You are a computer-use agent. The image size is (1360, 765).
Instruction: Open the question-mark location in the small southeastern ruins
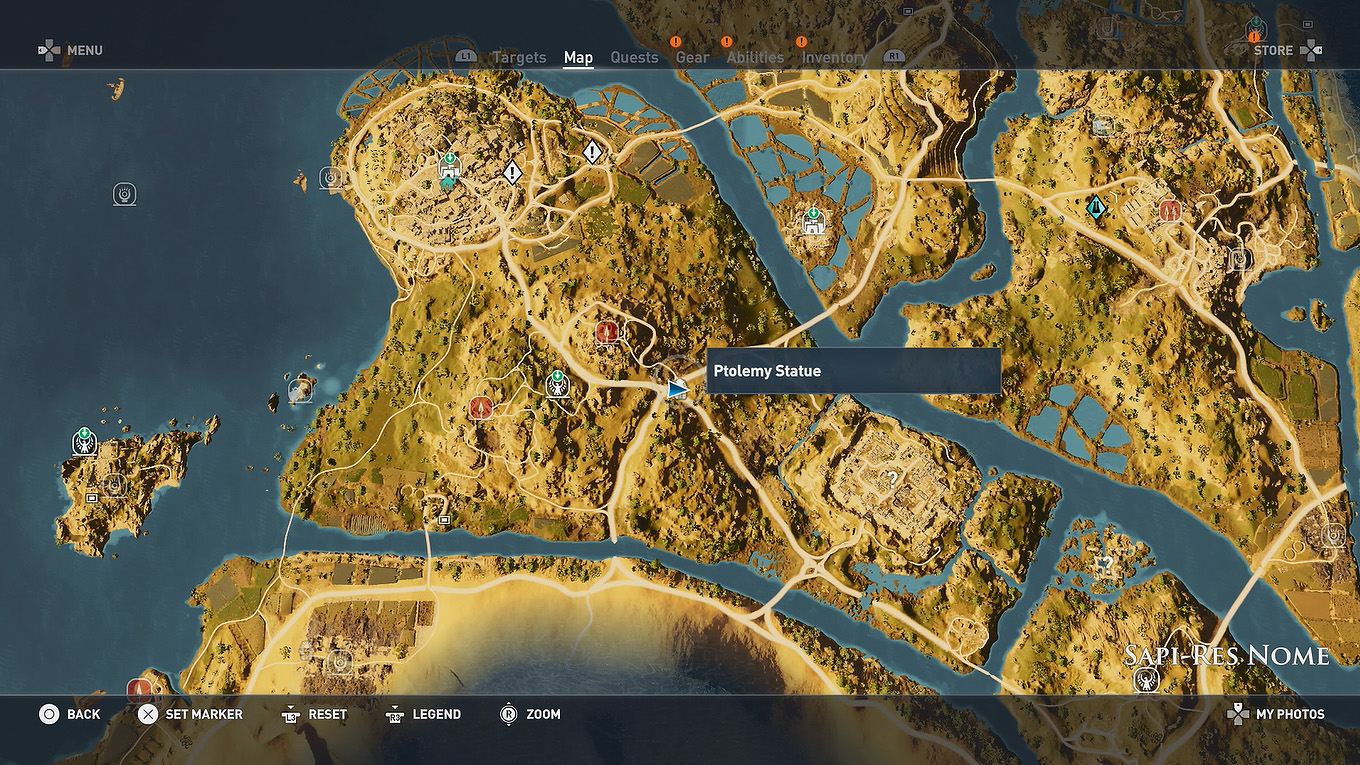tap(1107, 566)
